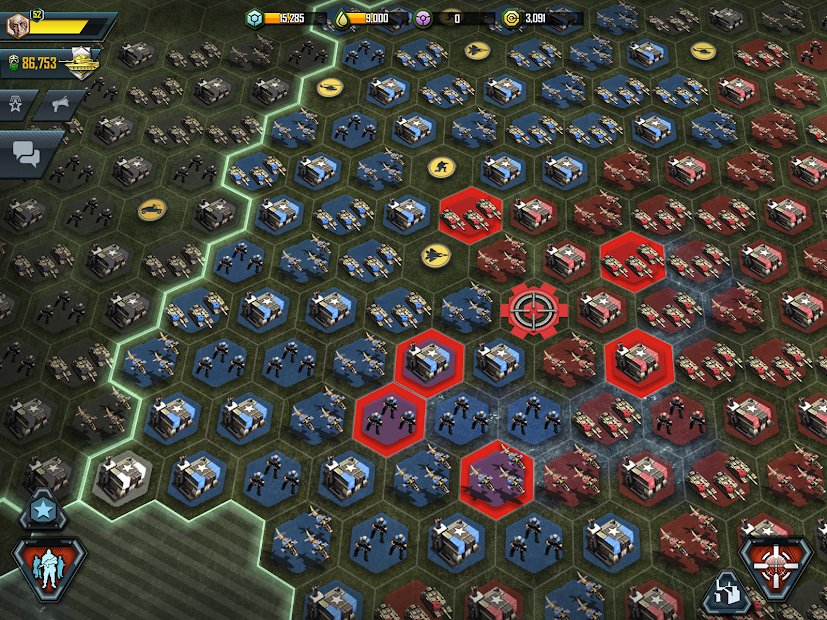Open the megaphone announcements button
827x620 pixels.
[62, 104]
